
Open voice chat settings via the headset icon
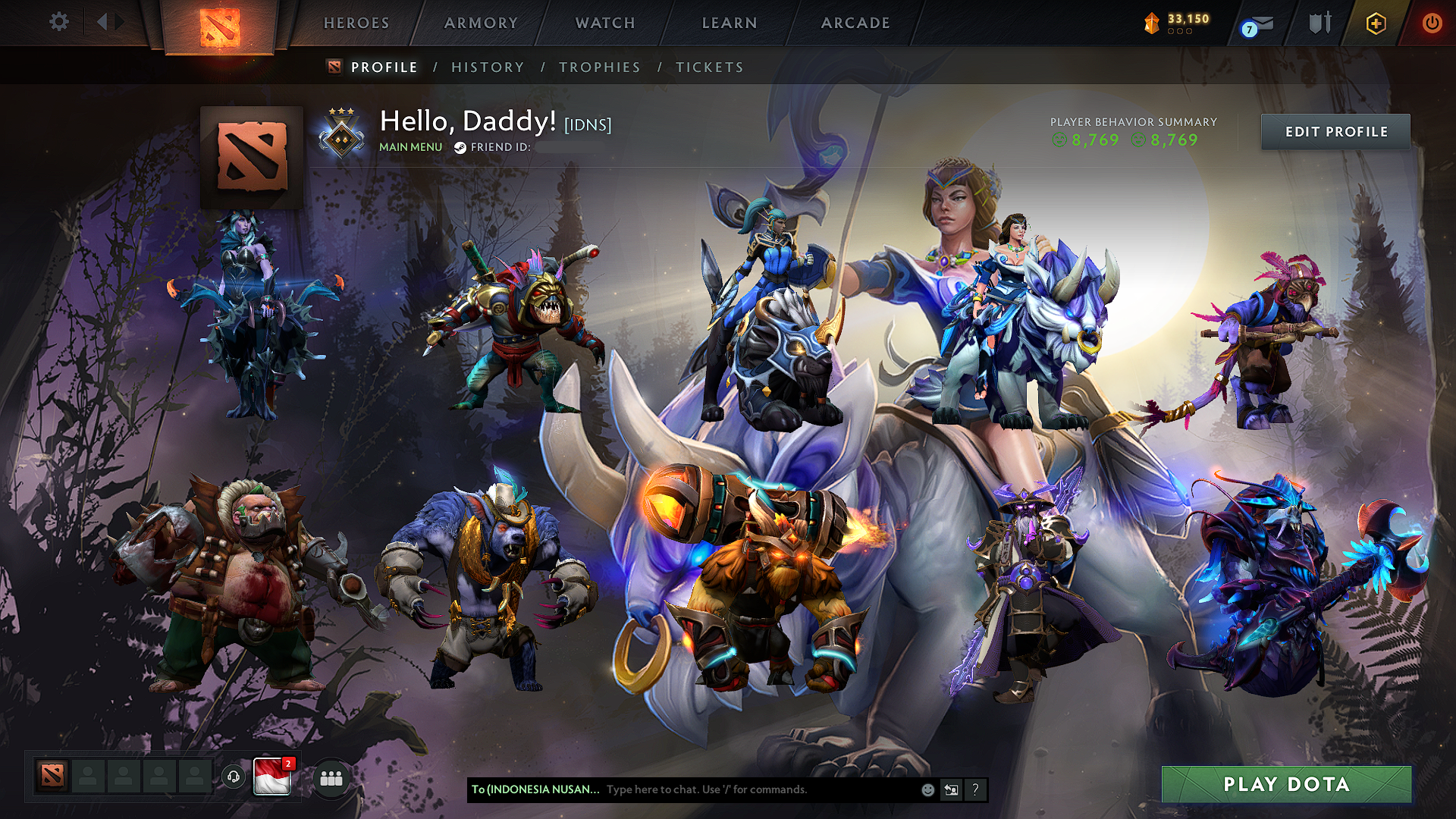(233, 776)
